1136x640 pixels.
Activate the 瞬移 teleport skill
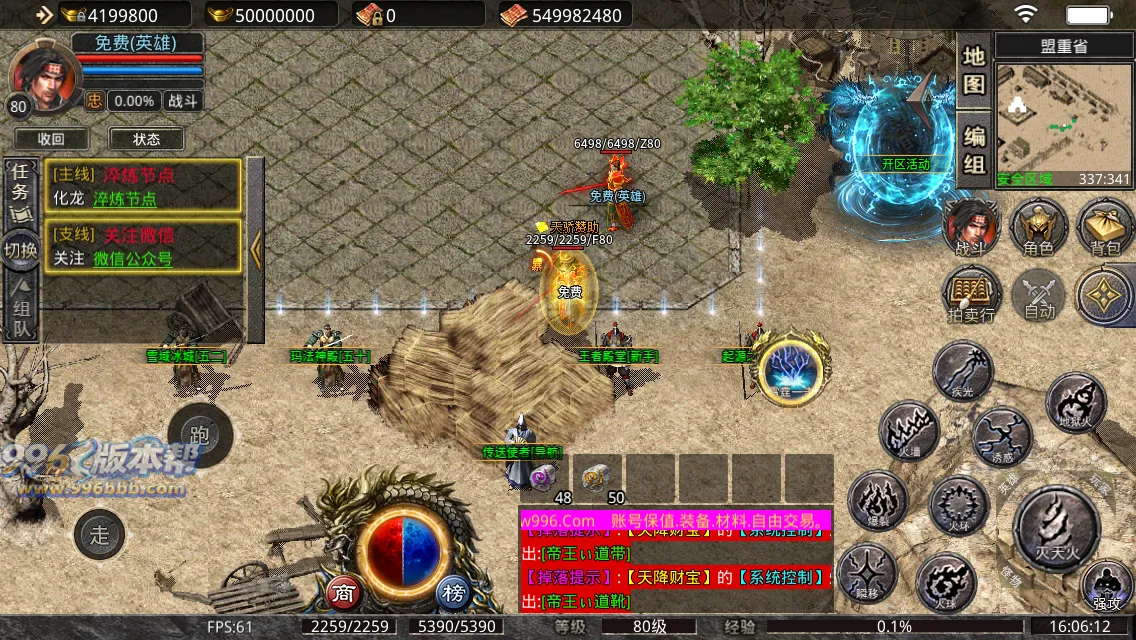tap(867, 573)
